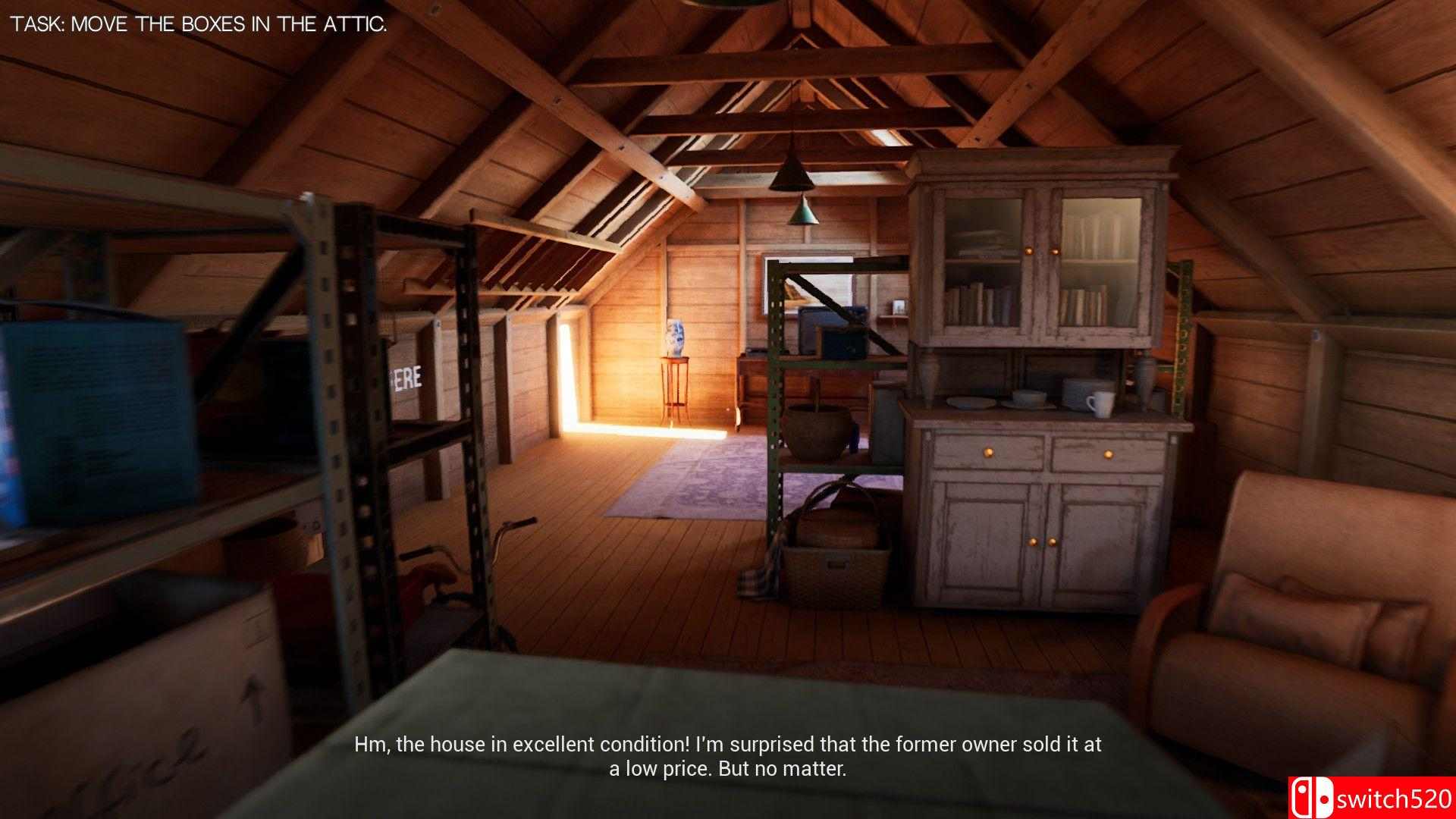Image resolution: width=1456 pixels, height=819 pixels.
Task: Click the attic boxes task objective text
Action: (199, 24)
